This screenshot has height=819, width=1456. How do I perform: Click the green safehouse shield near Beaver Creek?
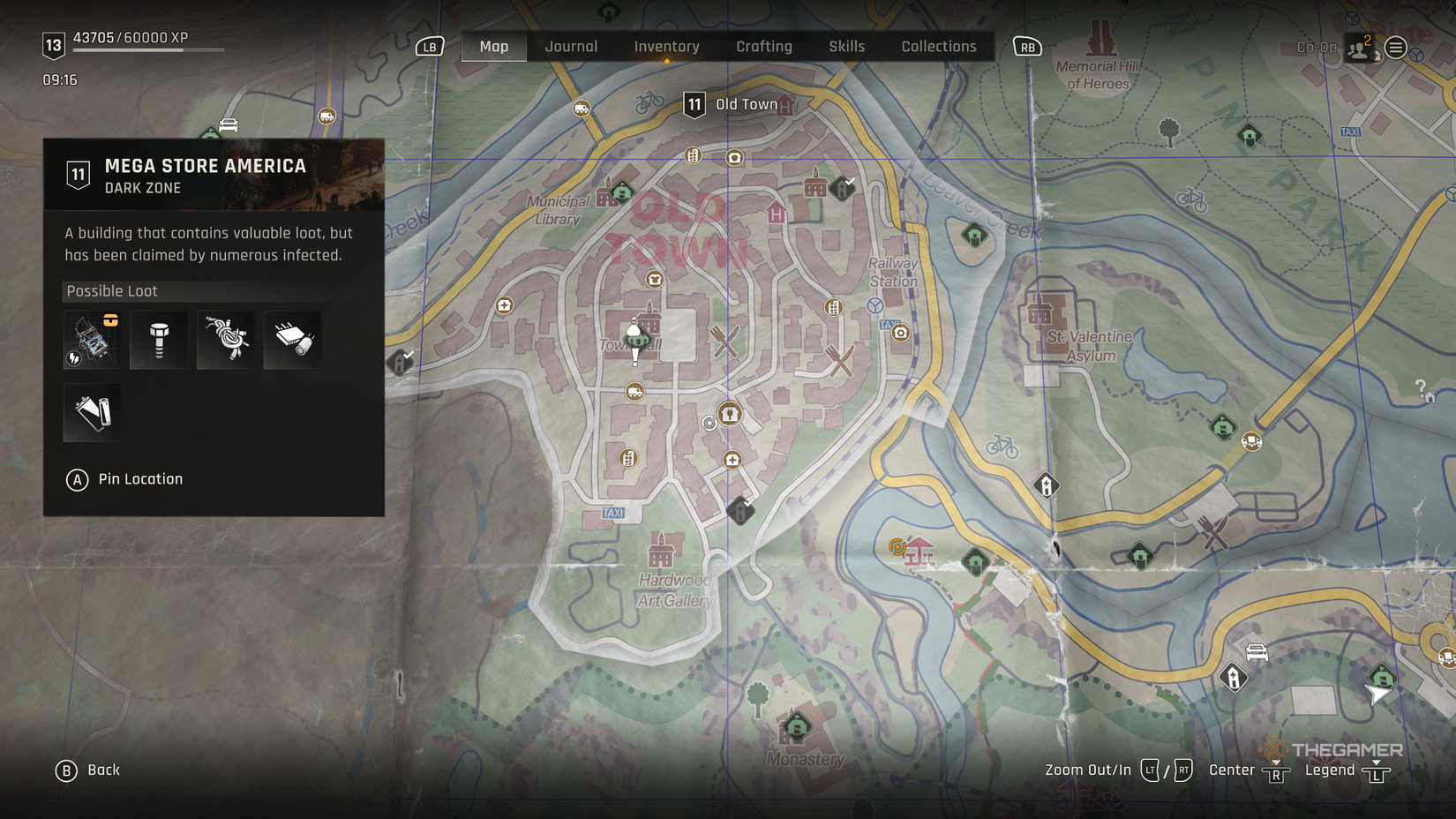[973, 234]
